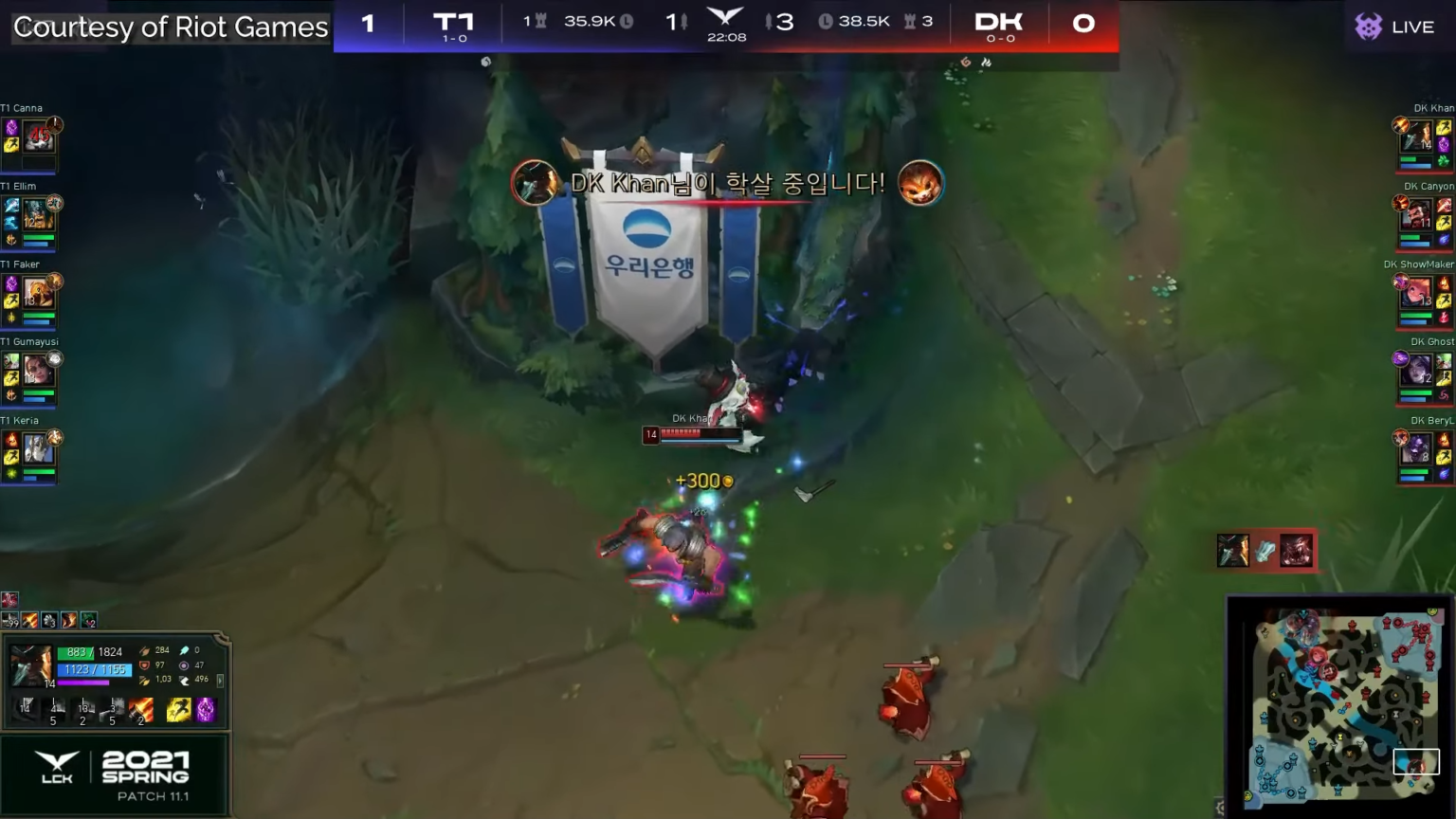Toggle DK Canyon's ultimate ready indicator
This screenshot has height=819, width=1456.
1400,203
